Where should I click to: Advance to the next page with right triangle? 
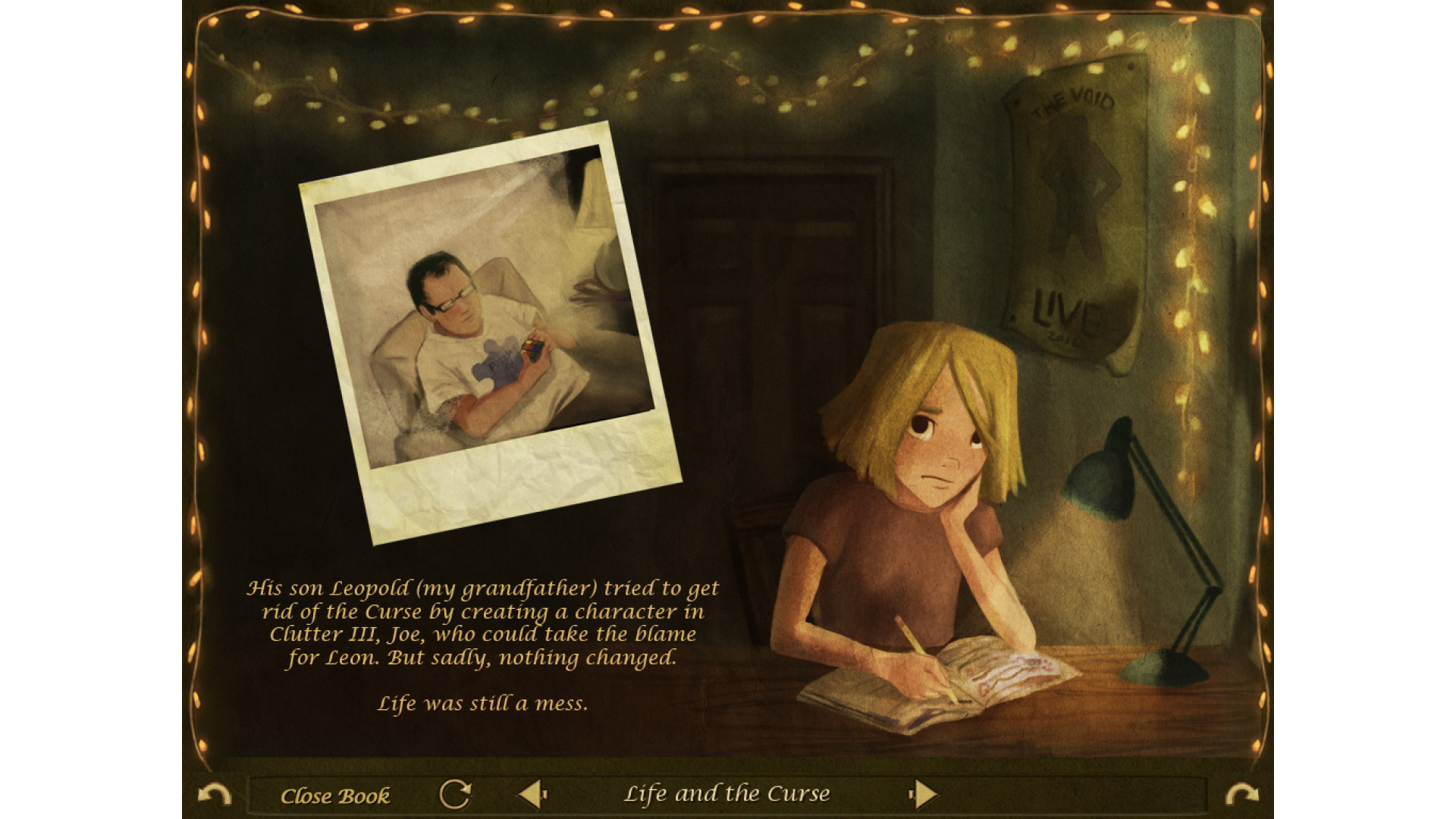point(924,795)
